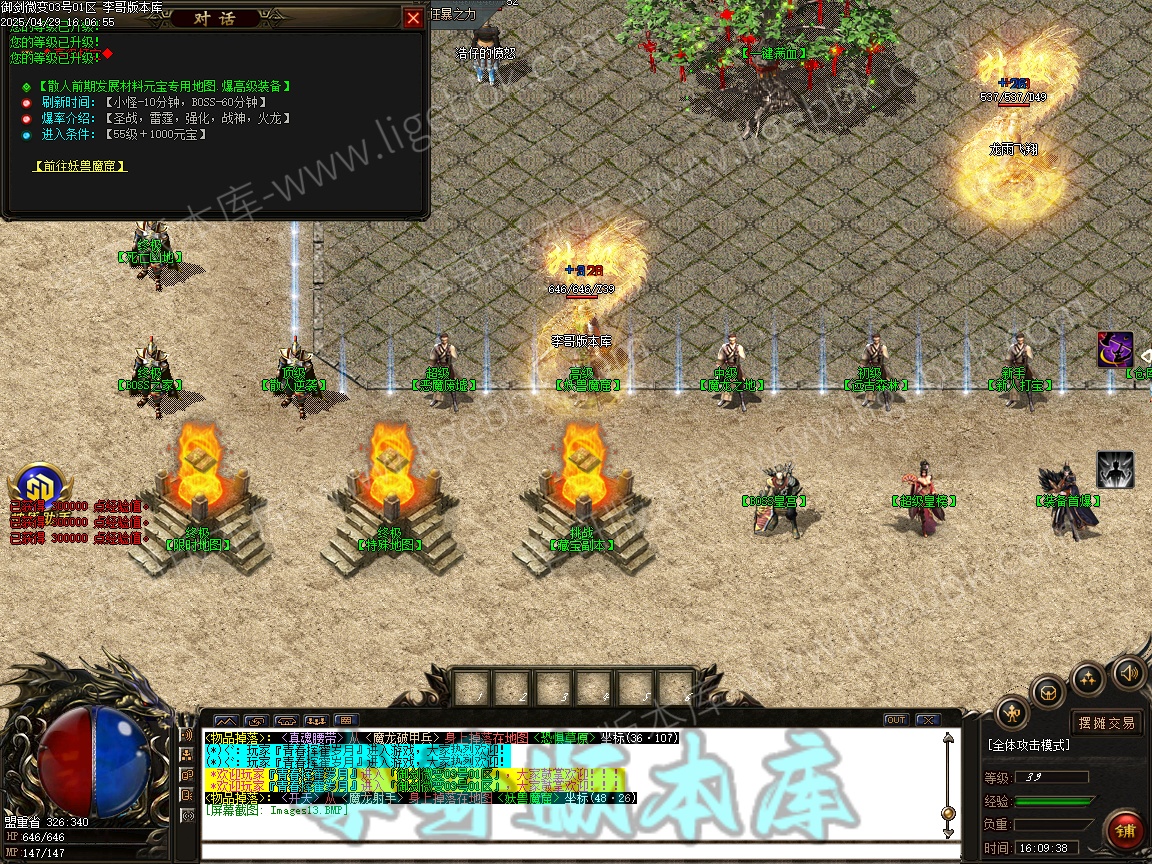1152x864 pixels.
Task: Toggle the all-attack mode label 全体攻击模式
Action: click(x=1029, y=745)
